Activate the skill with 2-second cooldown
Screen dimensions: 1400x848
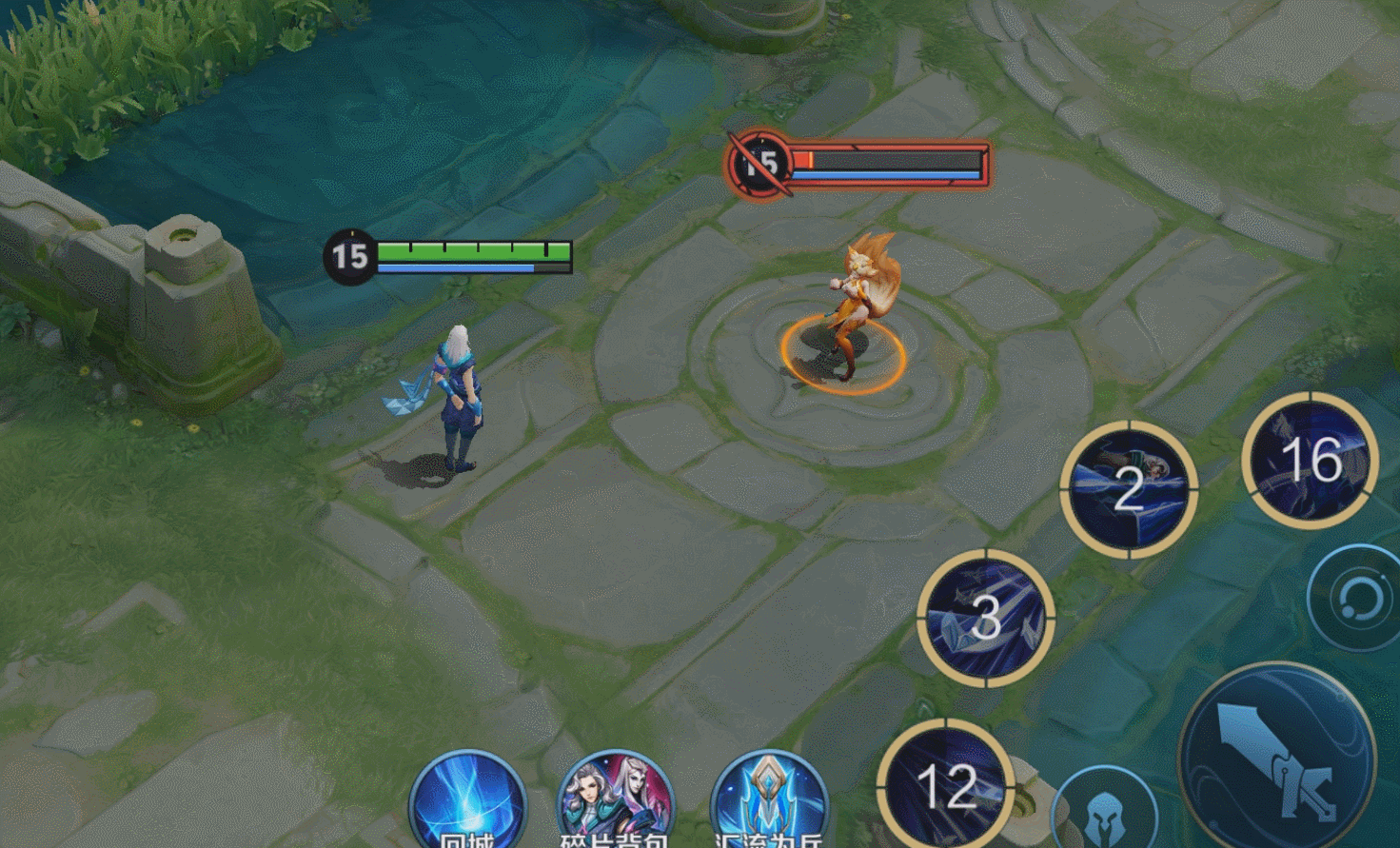(x=1129, y=489)
